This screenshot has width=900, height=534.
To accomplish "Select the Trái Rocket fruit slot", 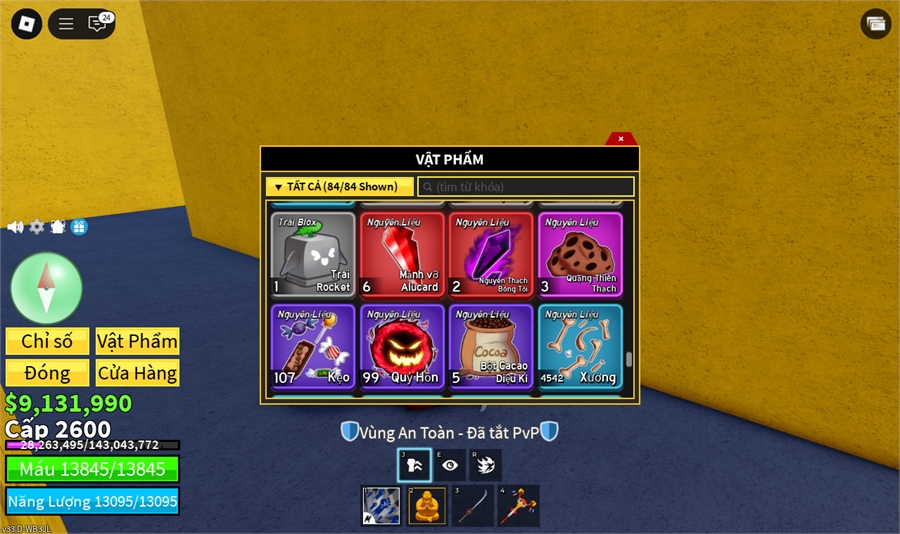I will point(313,254).
